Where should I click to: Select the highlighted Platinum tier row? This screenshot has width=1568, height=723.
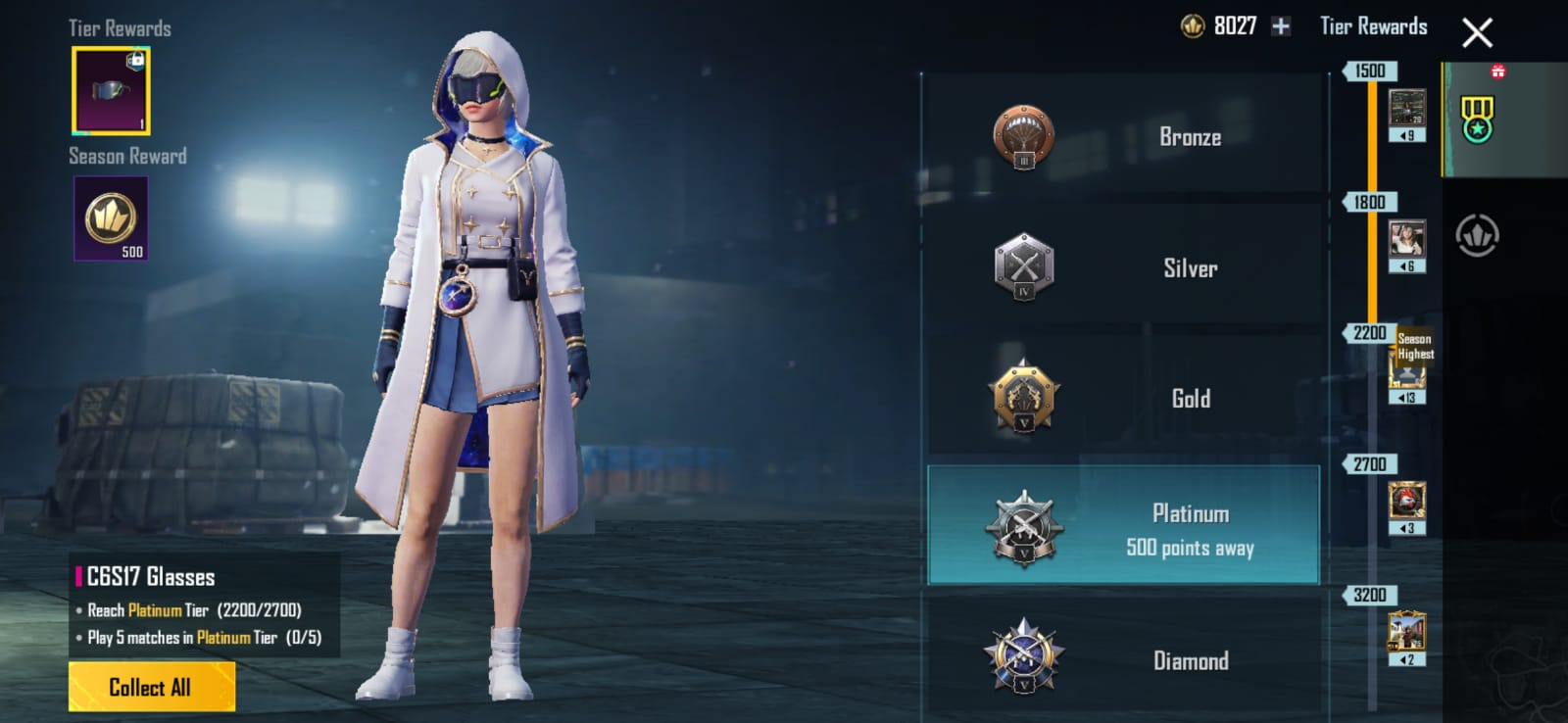click(1123, 527)
